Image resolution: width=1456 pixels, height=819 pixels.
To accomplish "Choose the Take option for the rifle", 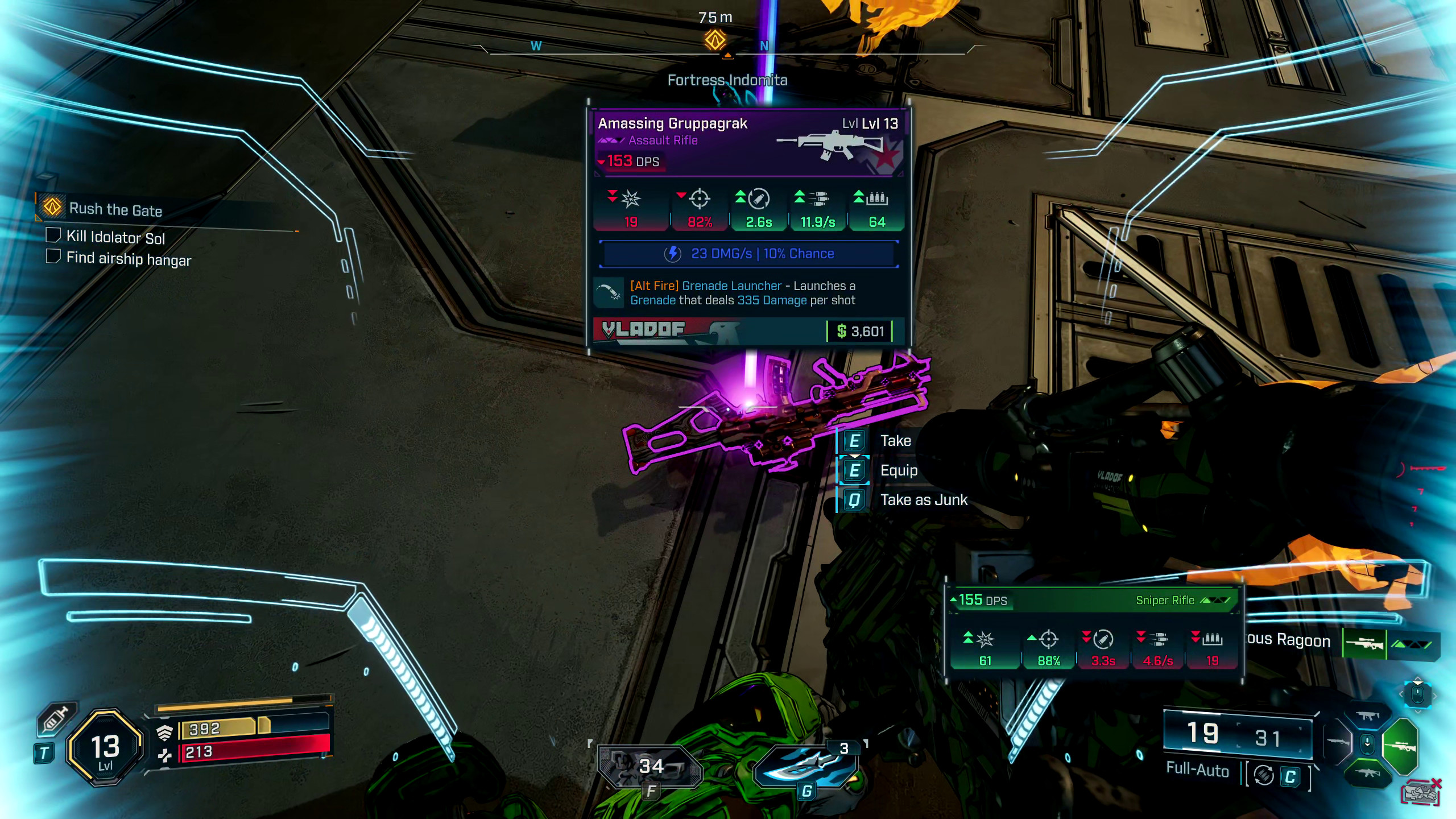I will point(895,441).
